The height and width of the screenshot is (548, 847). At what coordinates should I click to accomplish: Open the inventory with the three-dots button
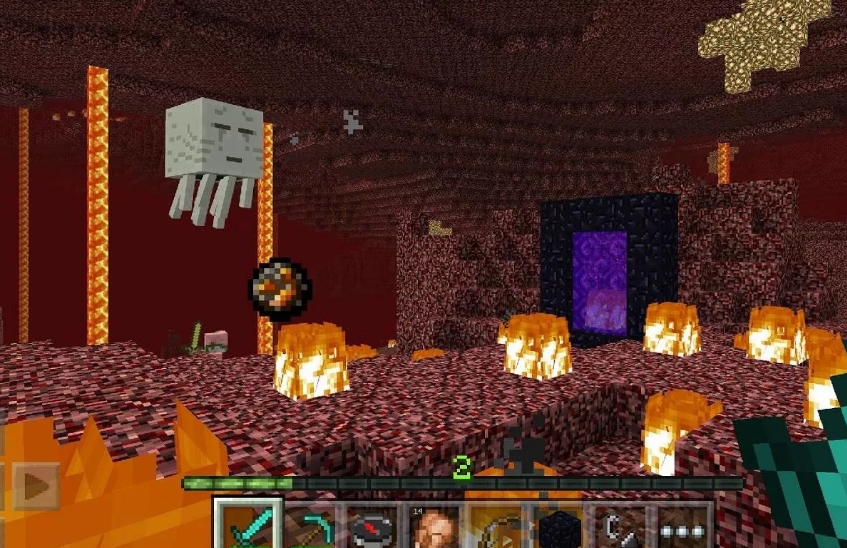pyautogui.click(x=684, y=526)
